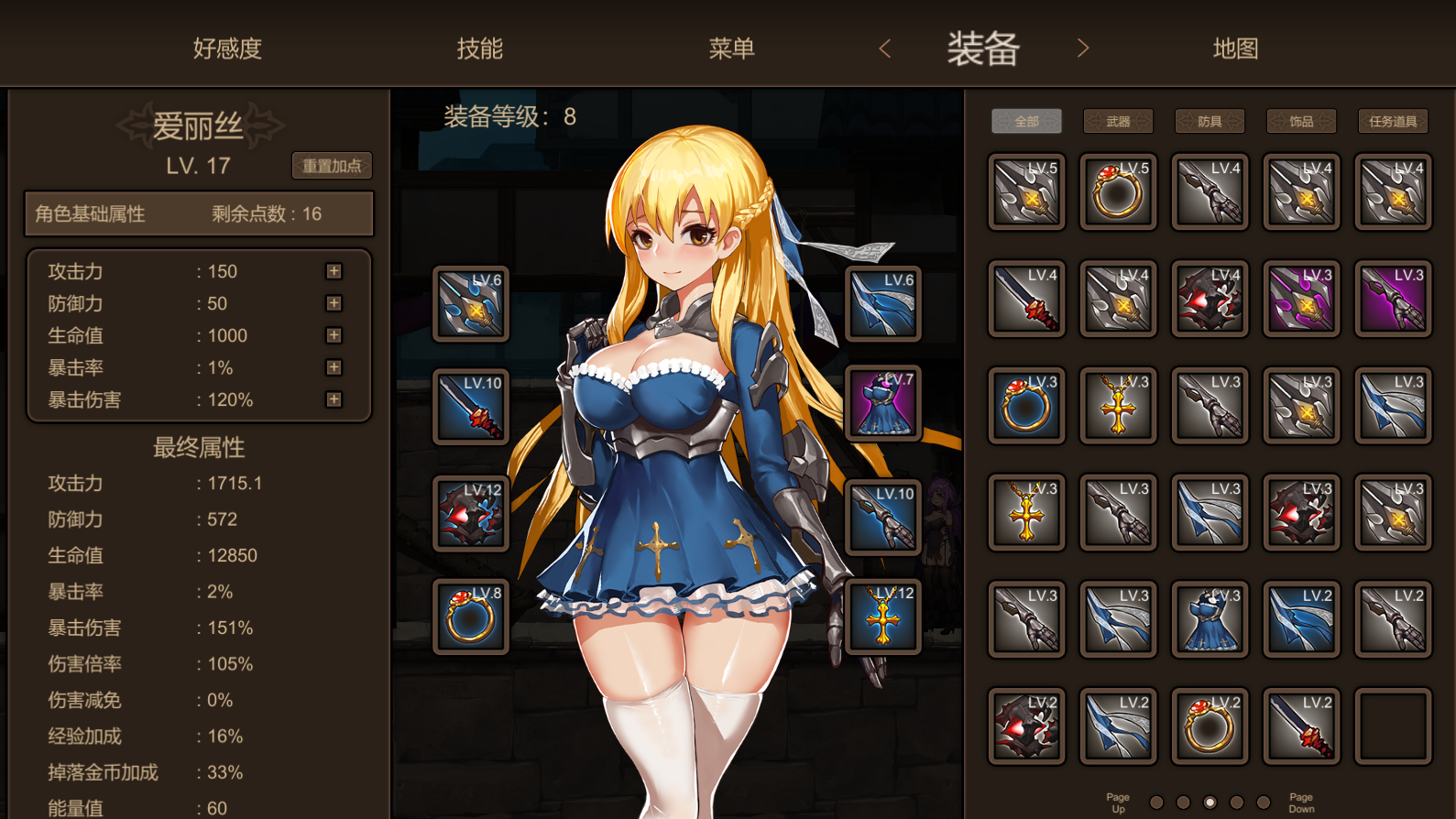
Task: Open the 好感度 affection screen
Action: [x=227, y=49]
